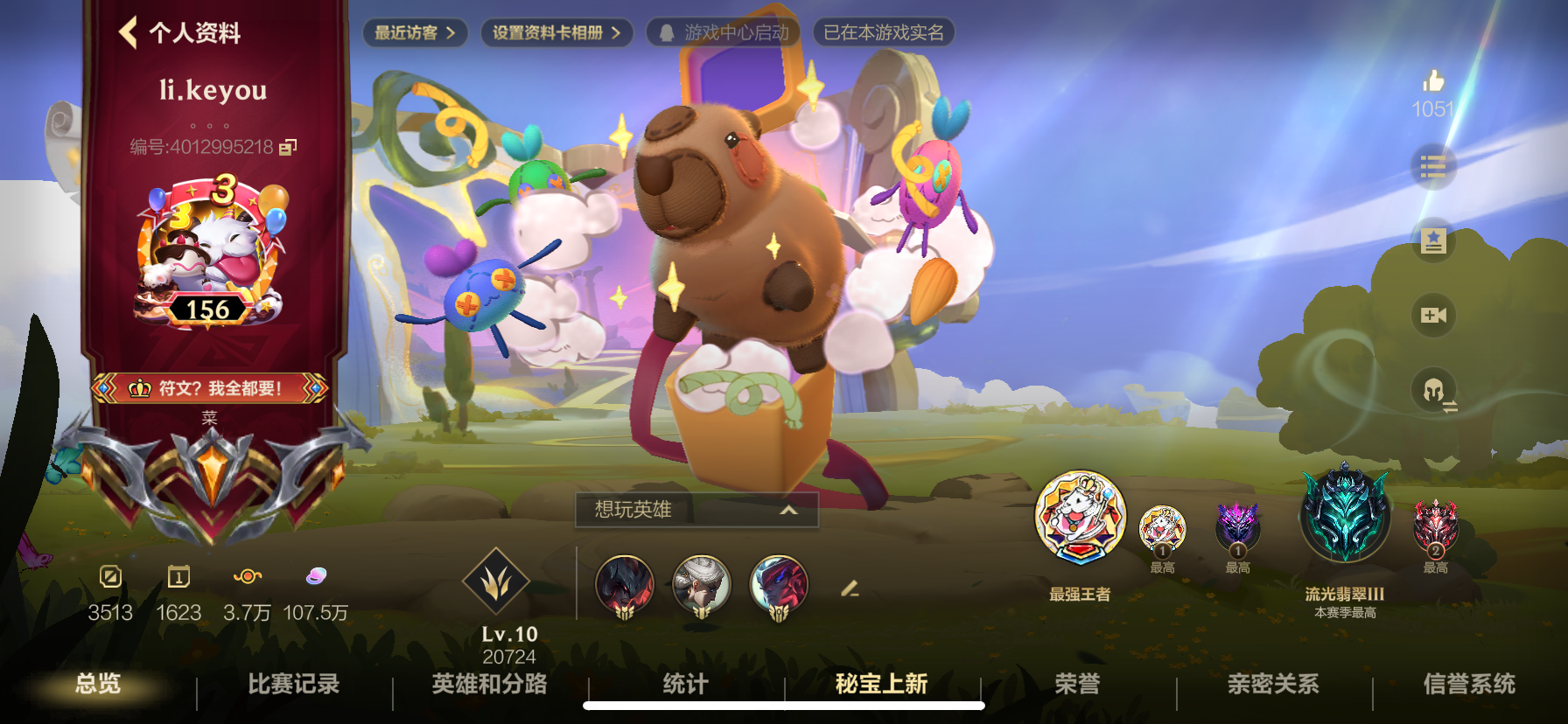Open spectate mode via the helmet icon

click(1432, 390)
